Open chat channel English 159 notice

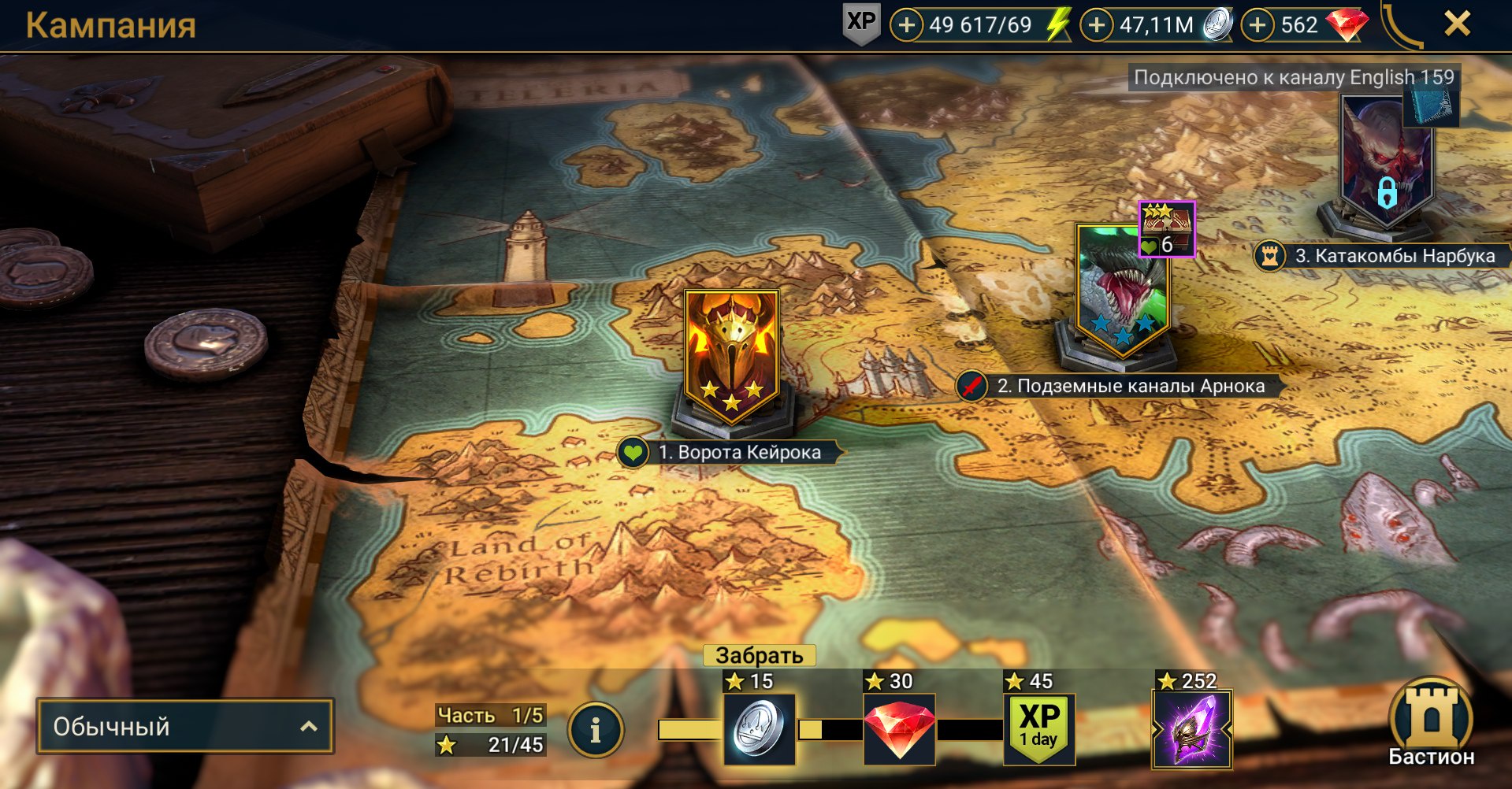(x=1293, y=77)
